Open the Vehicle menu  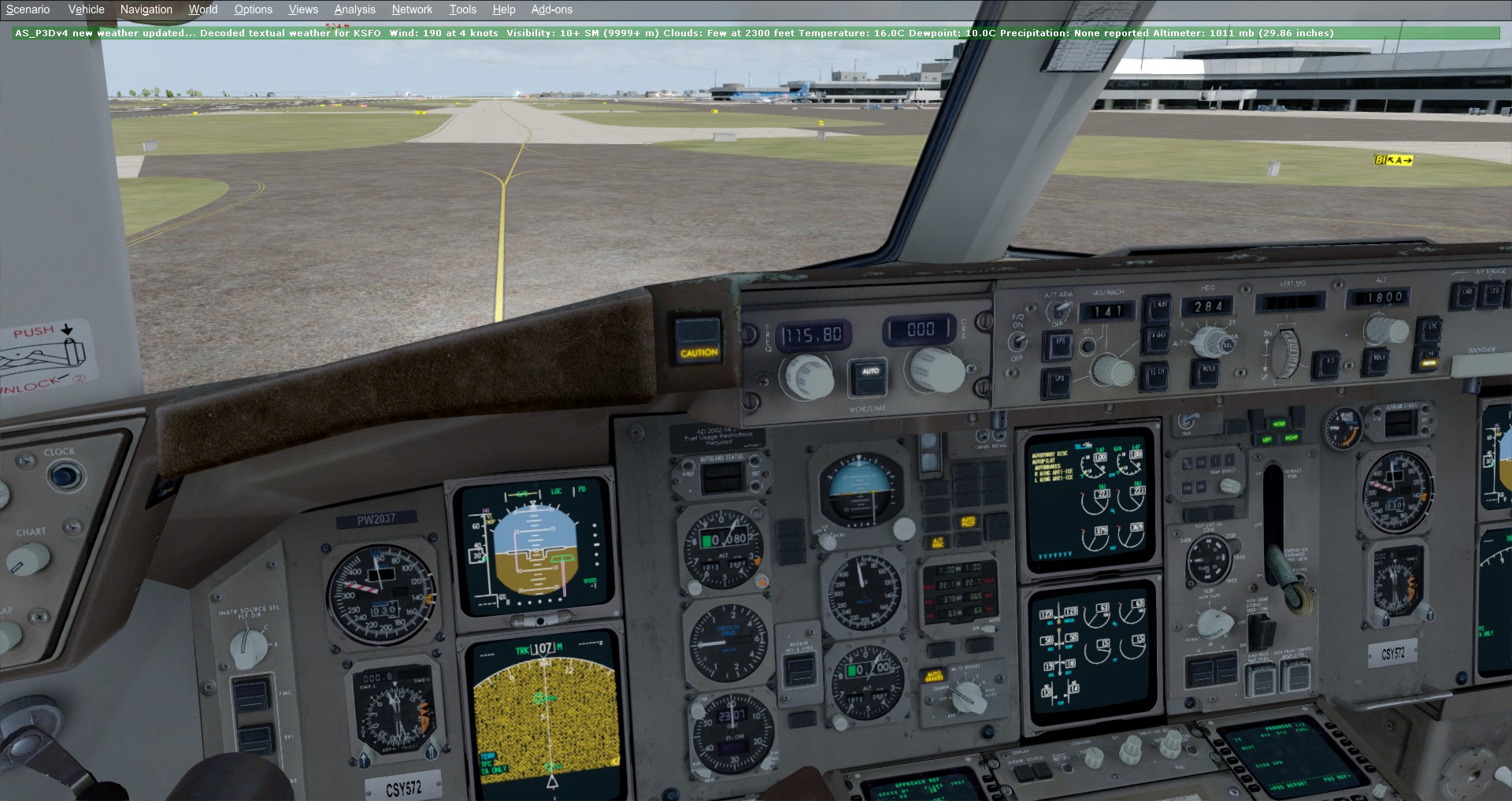(x=86, y=9)
